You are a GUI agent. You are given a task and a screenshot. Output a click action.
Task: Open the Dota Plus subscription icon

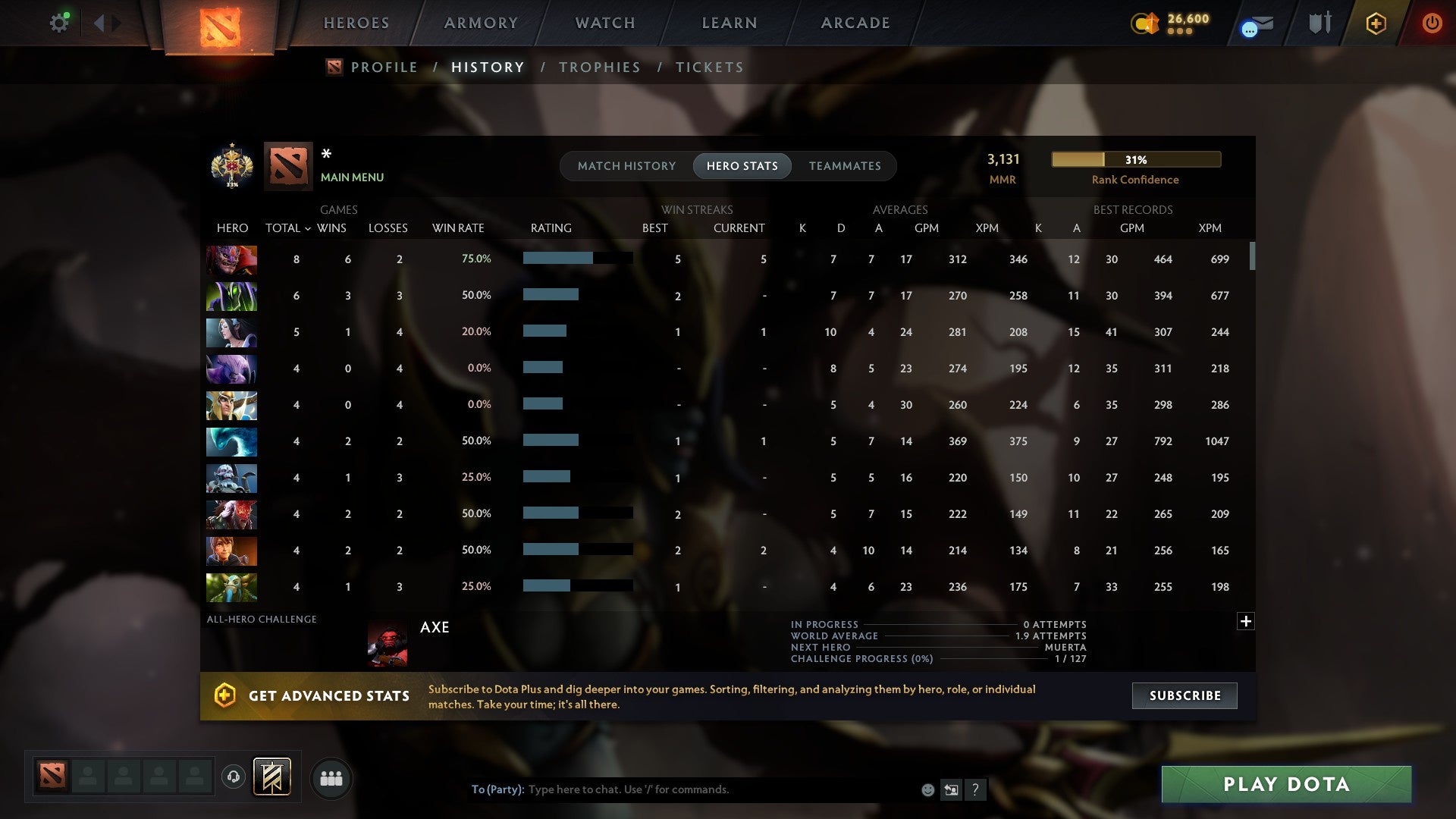[1376, 23]
